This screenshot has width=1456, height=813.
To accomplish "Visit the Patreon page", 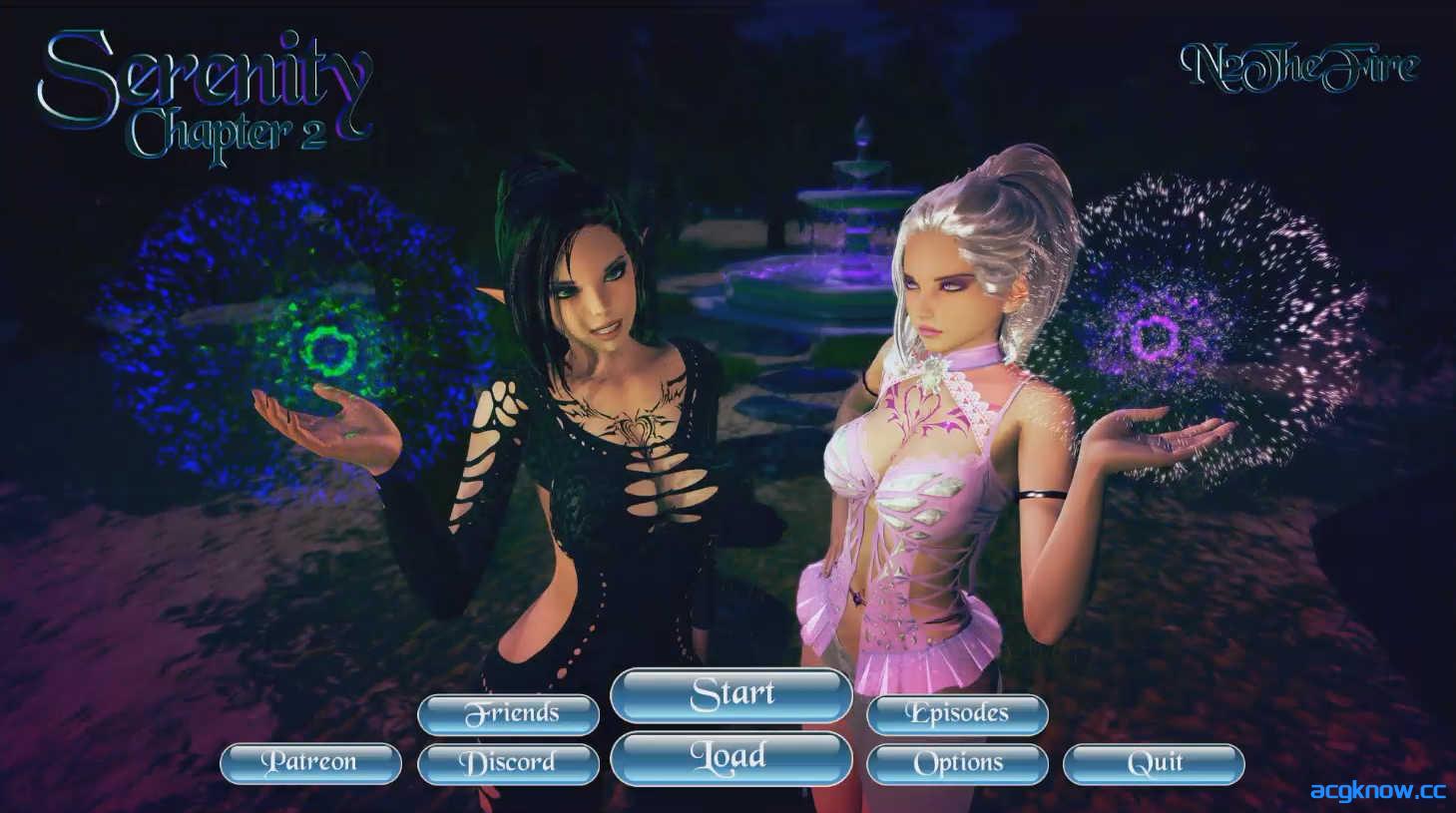I will click(310, 762).
